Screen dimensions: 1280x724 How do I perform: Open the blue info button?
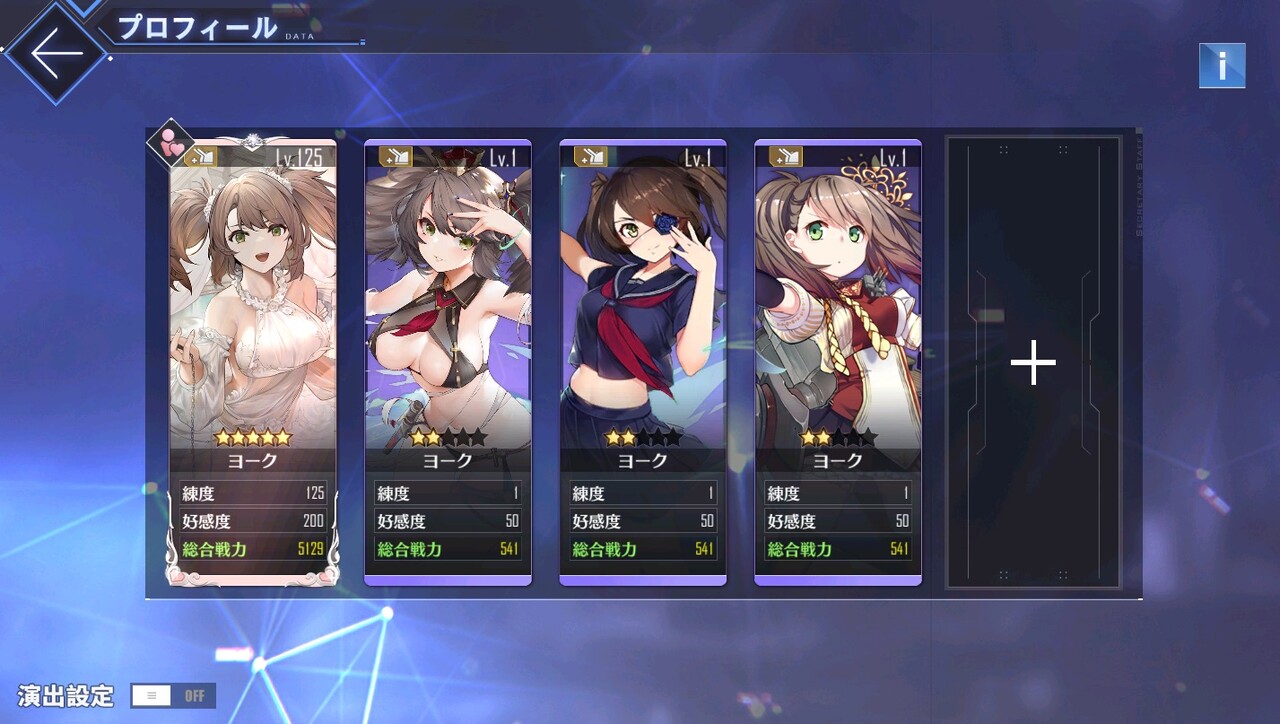(1222, 66)
